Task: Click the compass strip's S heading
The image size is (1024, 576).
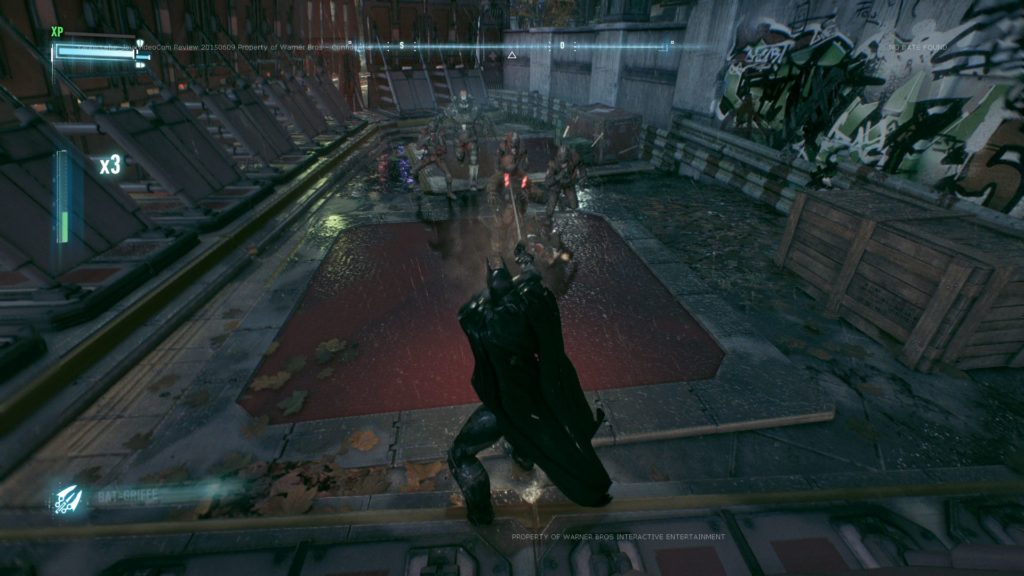Action: [401, 45]
